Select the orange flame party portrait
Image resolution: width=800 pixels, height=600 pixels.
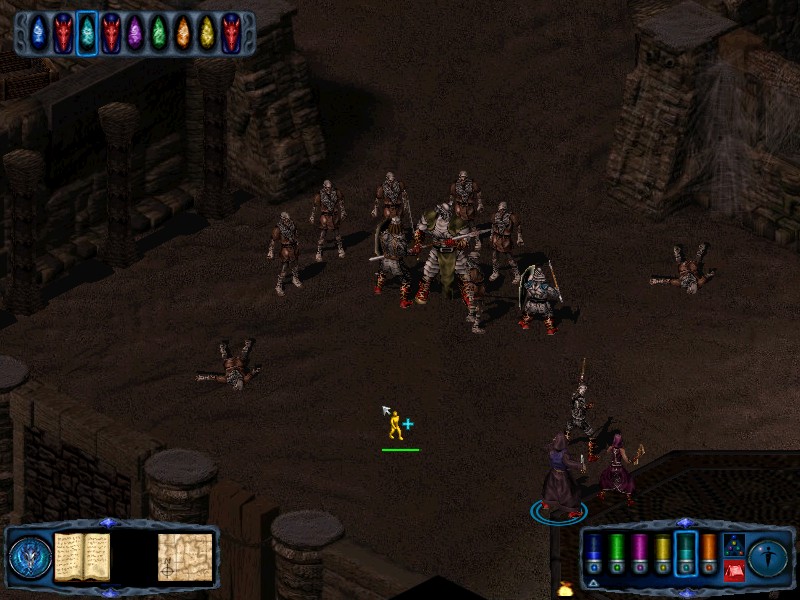[183, 33]
